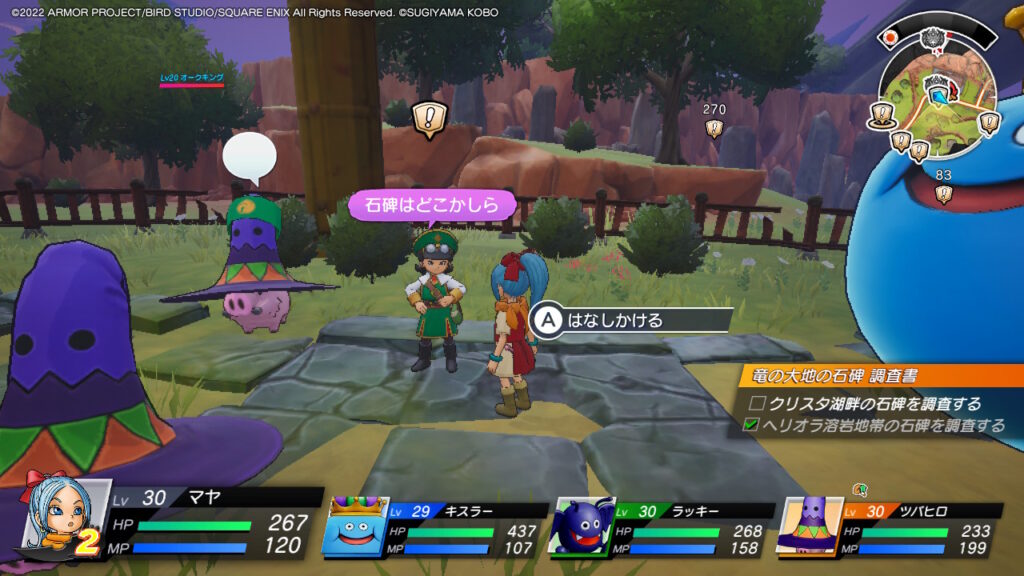1024x576 pixels.
Task: Select the クリスタ湖畔の石碑を調査する objective
Action: point(866,404)
